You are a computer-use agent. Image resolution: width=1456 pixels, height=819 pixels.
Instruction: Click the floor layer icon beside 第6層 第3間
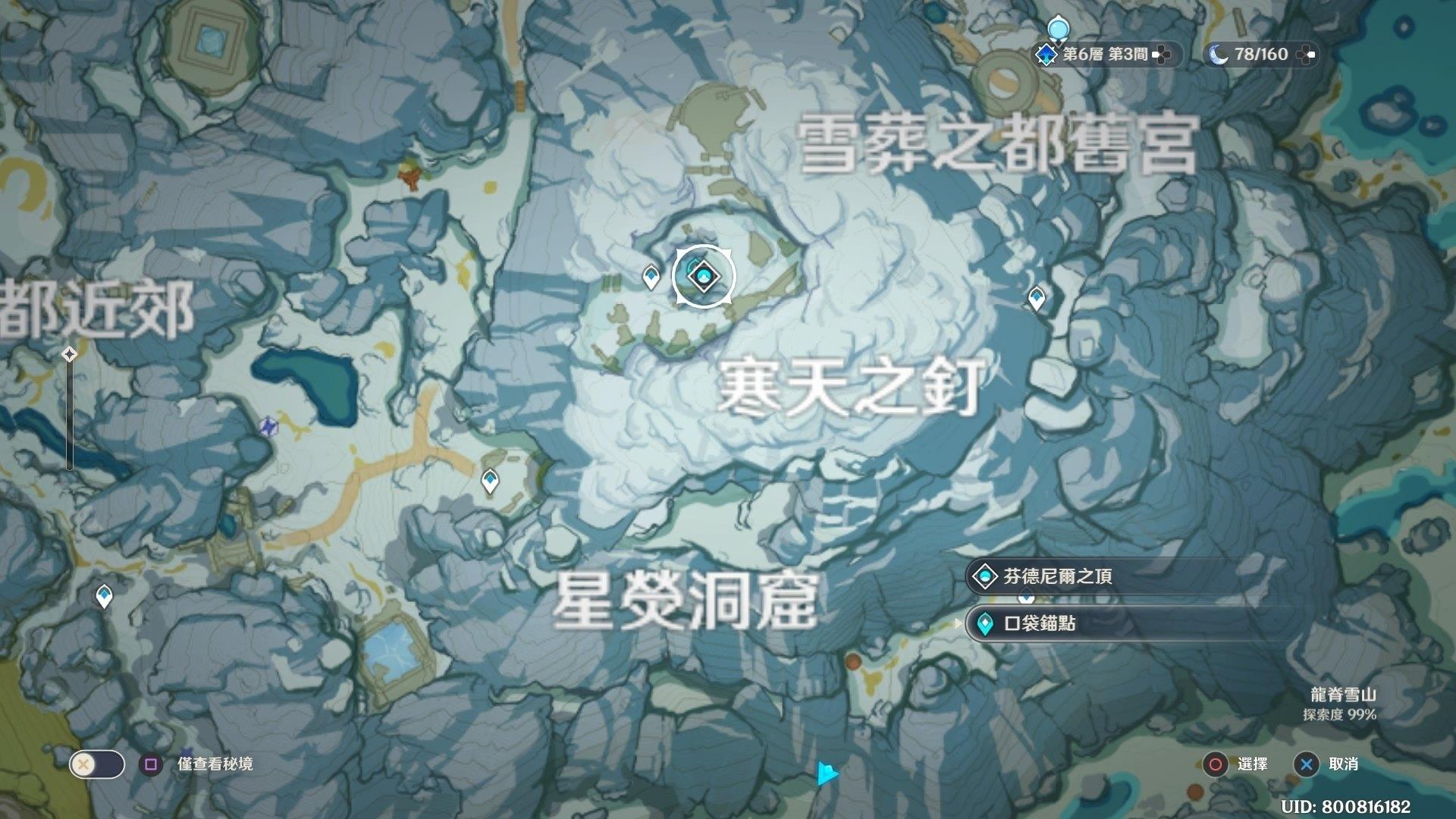click(x=1046, y=53)
